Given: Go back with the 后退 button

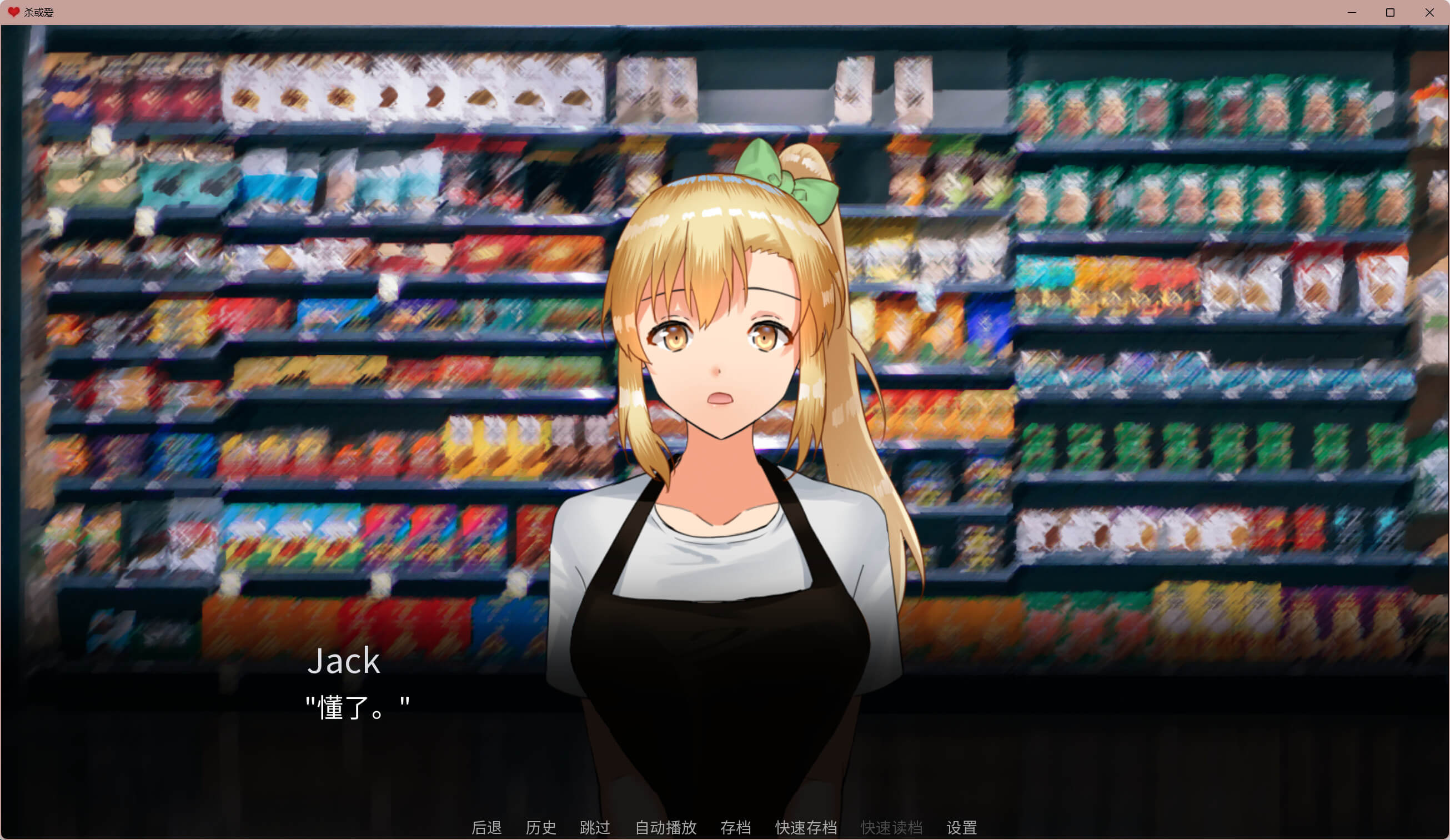Looking at the screenshot, I should (x=486, y=827).
